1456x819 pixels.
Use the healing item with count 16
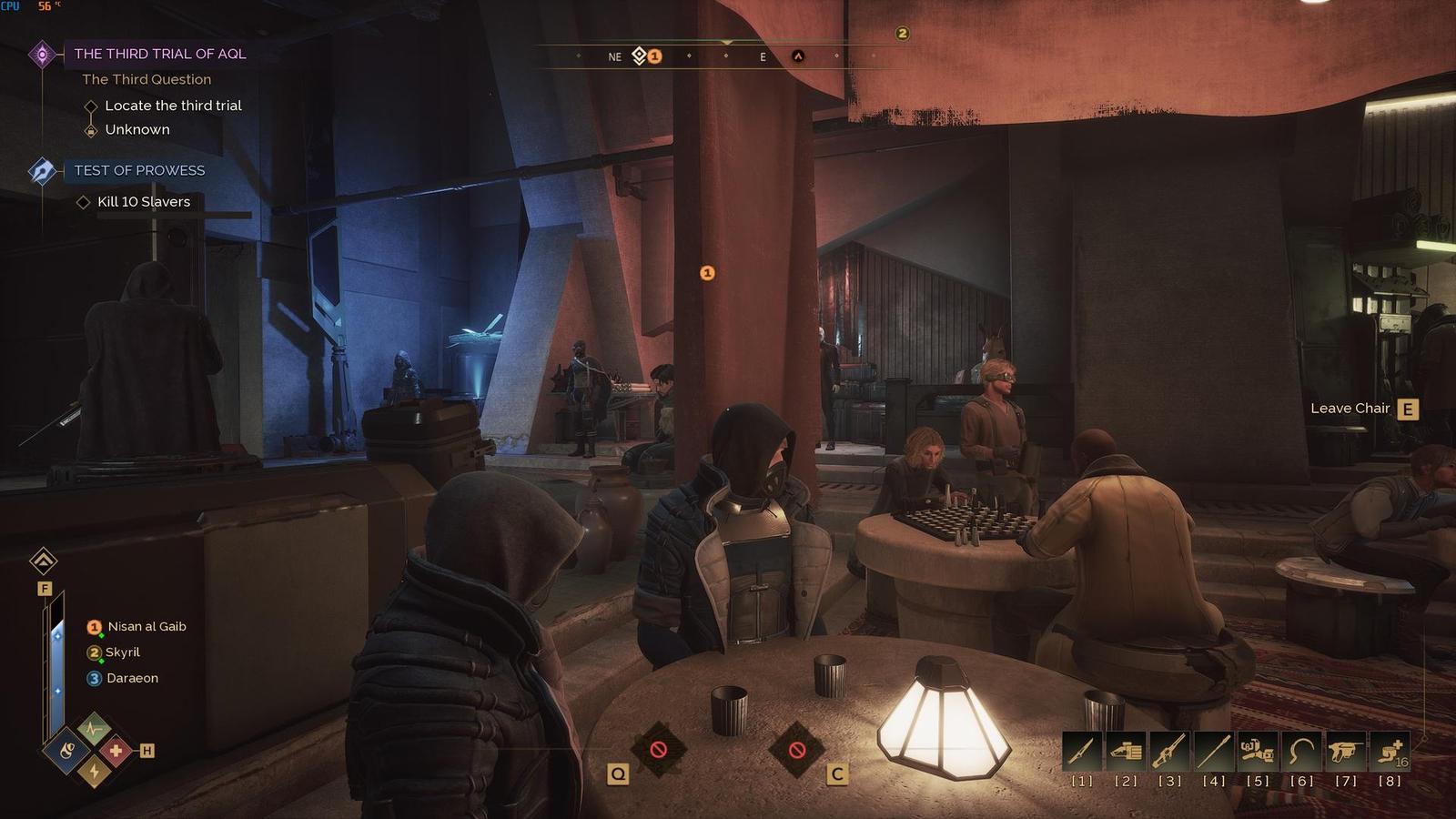tap(1390, 752)
